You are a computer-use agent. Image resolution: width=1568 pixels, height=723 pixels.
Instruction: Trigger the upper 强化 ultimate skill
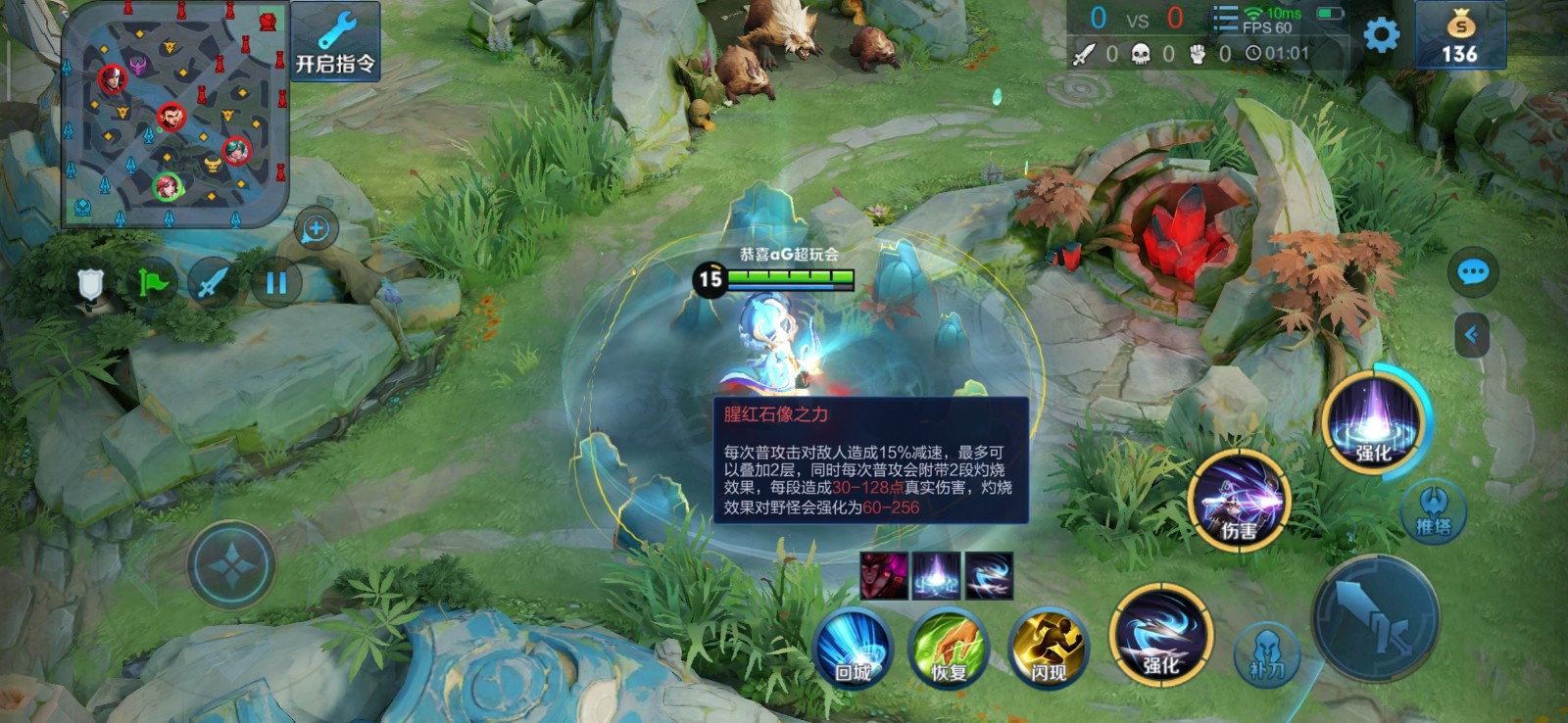1373,418
